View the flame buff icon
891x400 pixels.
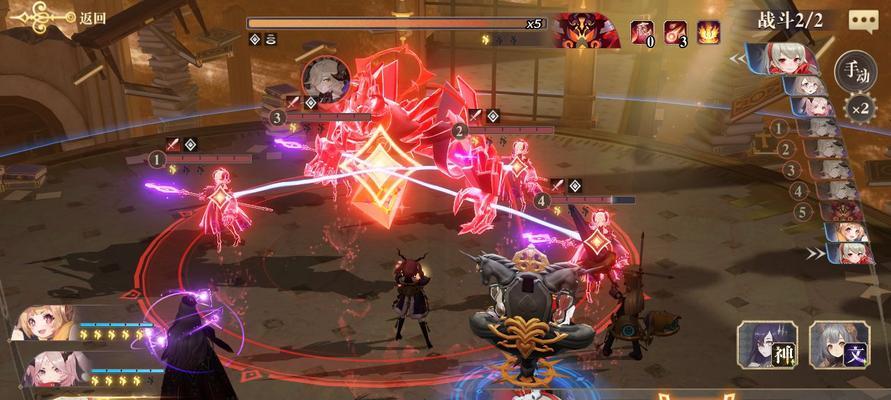709,32
